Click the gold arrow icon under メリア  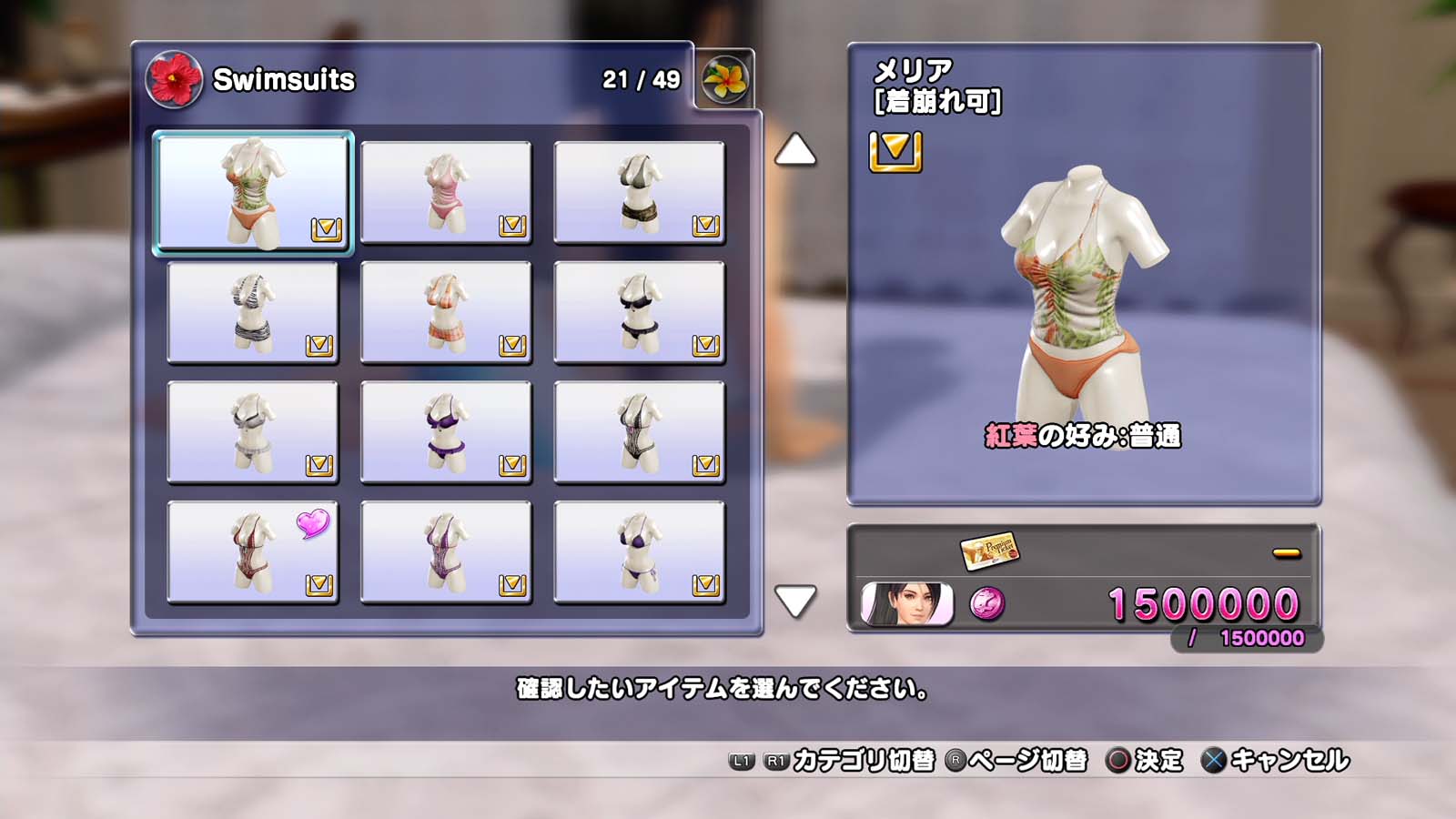click(x=895, y=151)
